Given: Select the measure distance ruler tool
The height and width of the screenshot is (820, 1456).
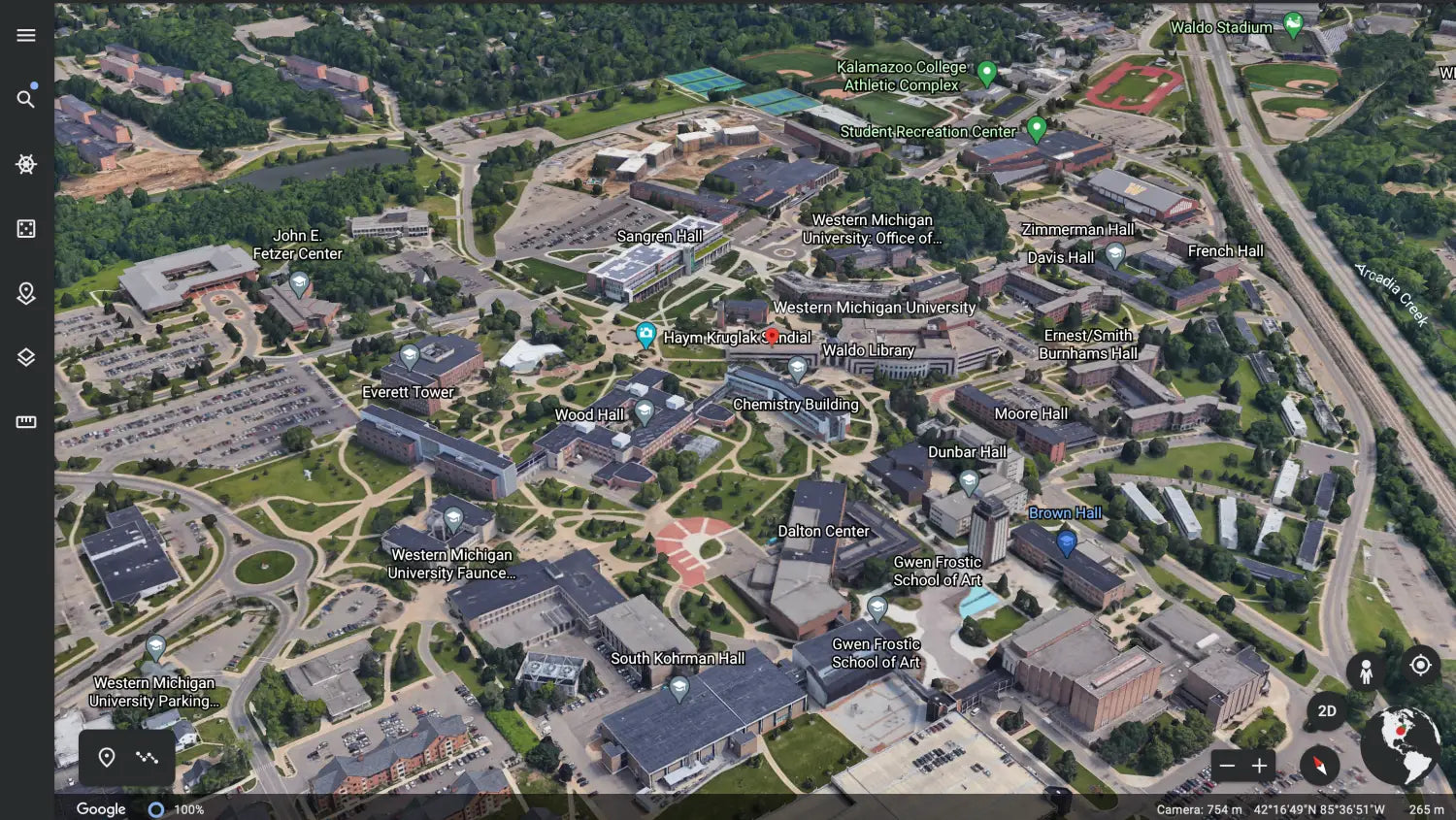Looking at the screenshot, I should pyautogui.click(x=26, y=422).
